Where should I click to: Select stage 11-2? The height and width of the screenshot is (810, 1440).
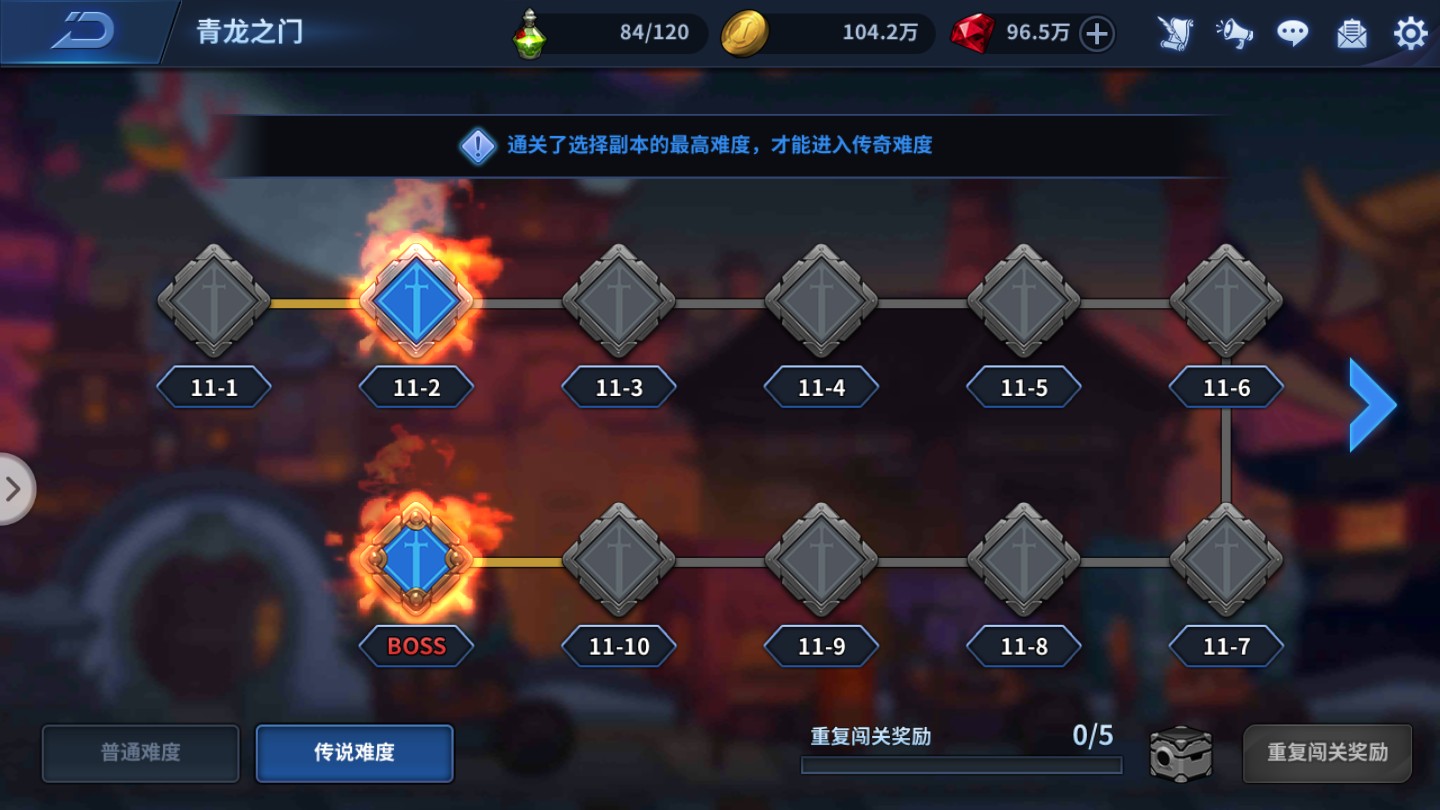coord(415,300)
